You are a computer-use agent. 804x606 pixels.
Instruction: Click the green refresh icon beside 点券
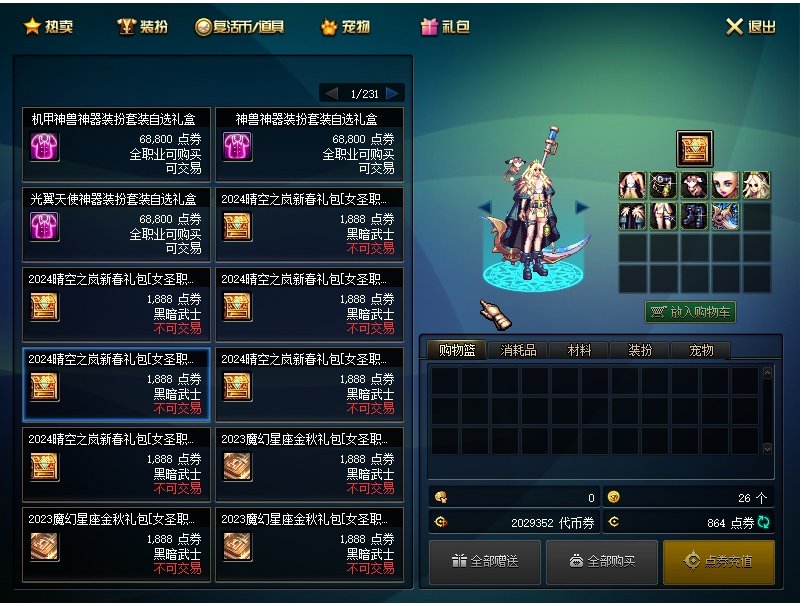point(764,522)
